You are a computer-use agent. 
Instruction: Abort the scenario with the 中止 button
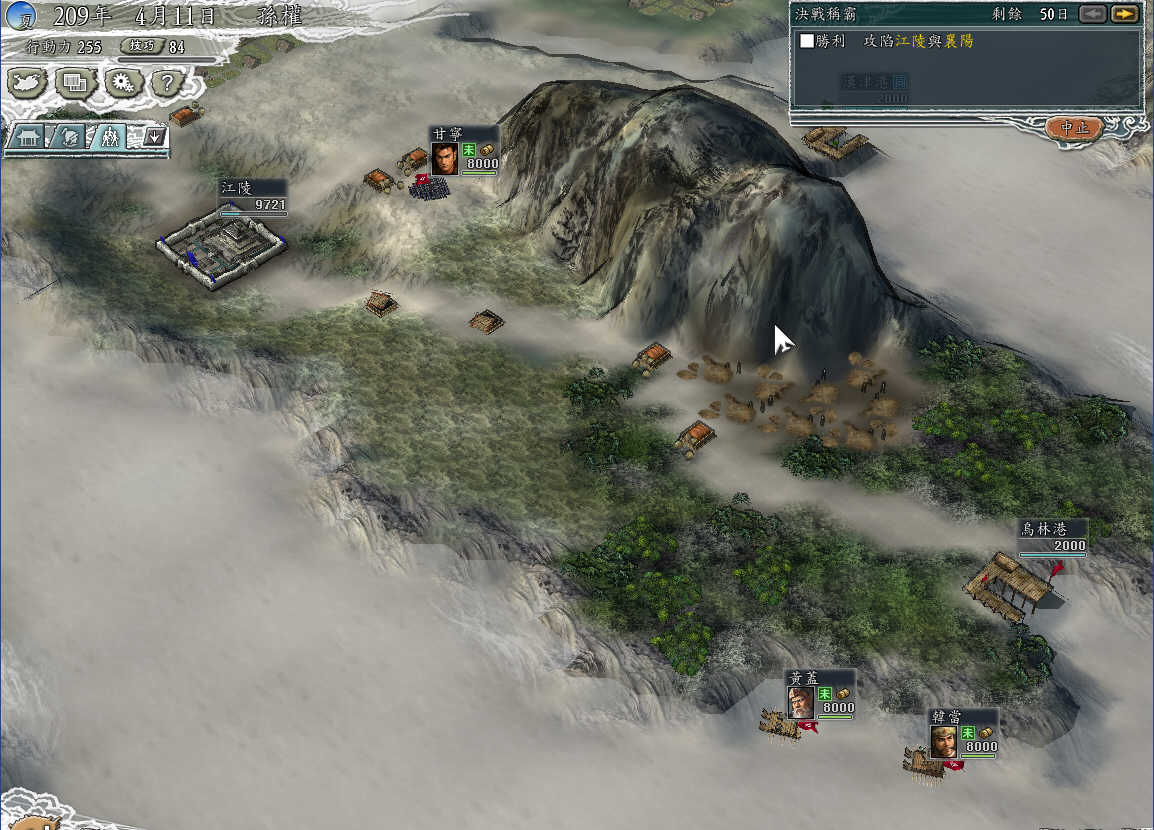(x=1074, y=128)
